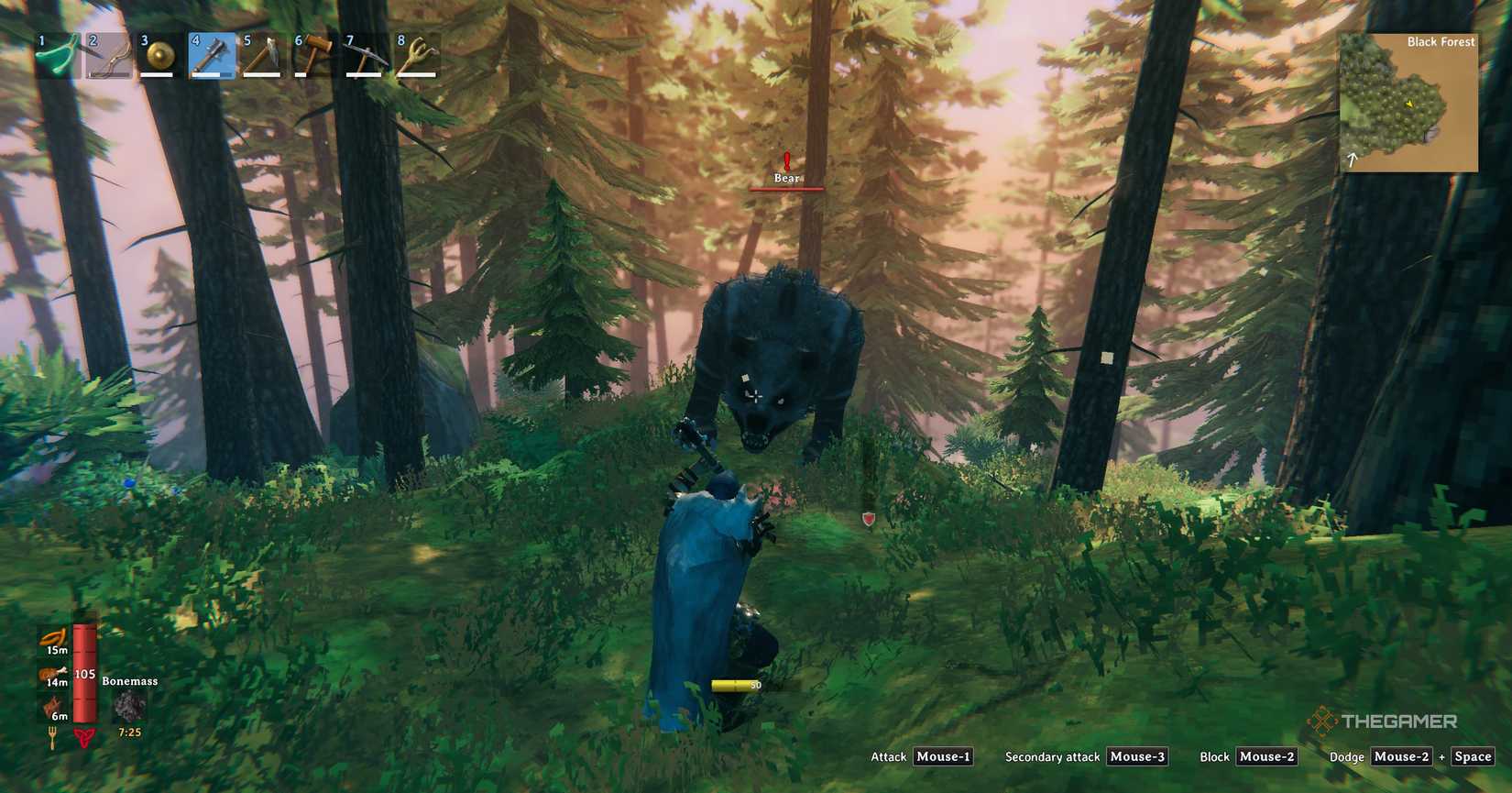Click the health bar showing 105

click(83, 674)
